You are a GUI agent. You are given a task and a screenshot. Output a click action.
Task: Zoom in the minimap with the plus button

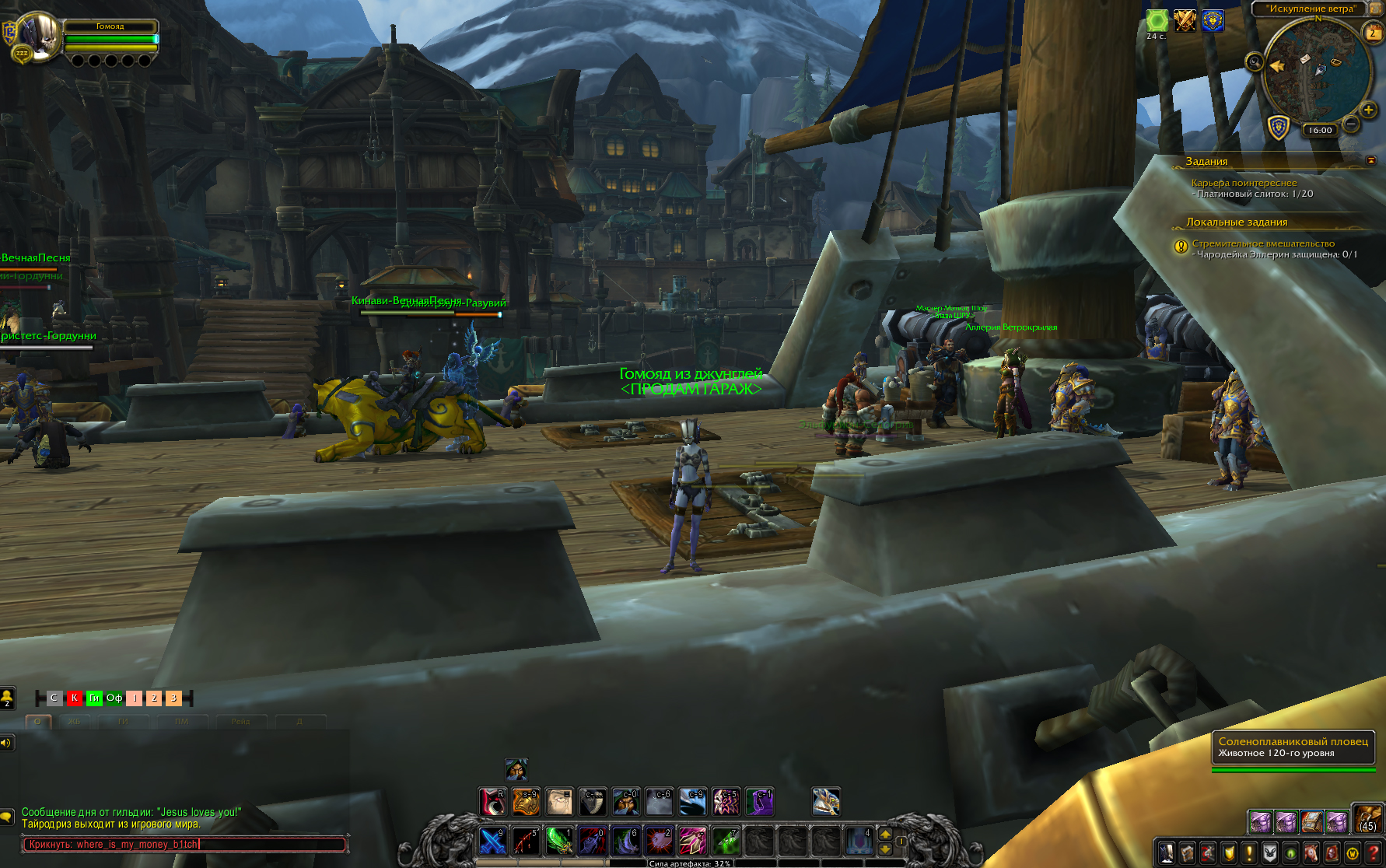tap(1368, 110)
